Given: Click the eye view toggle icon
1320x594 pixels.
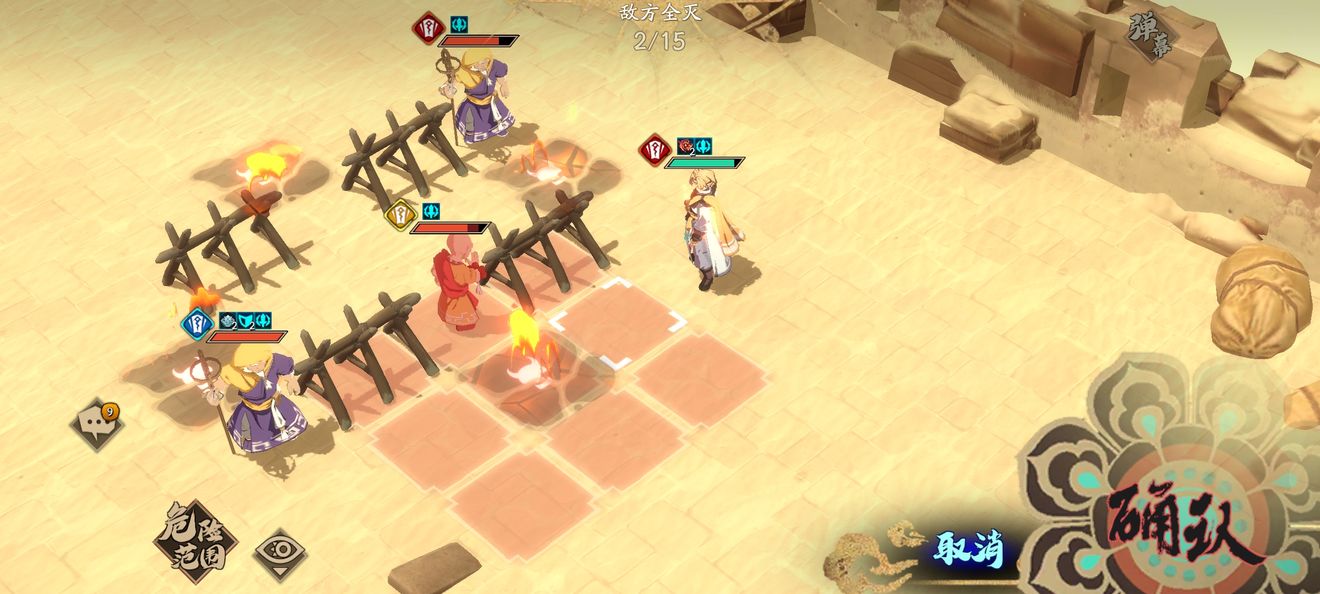Looking at the screenshot, I should tap(280, 553).
